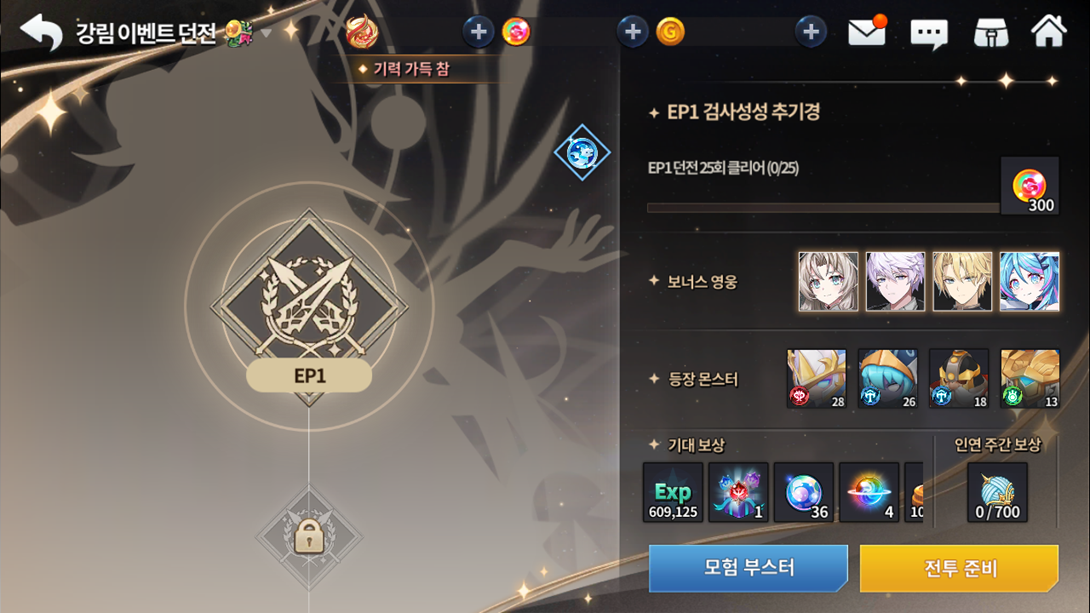Viewport: 1090px width, 613px height.
Task: View the 300 gem clear reward
Action: click(x=1029, y=186)
